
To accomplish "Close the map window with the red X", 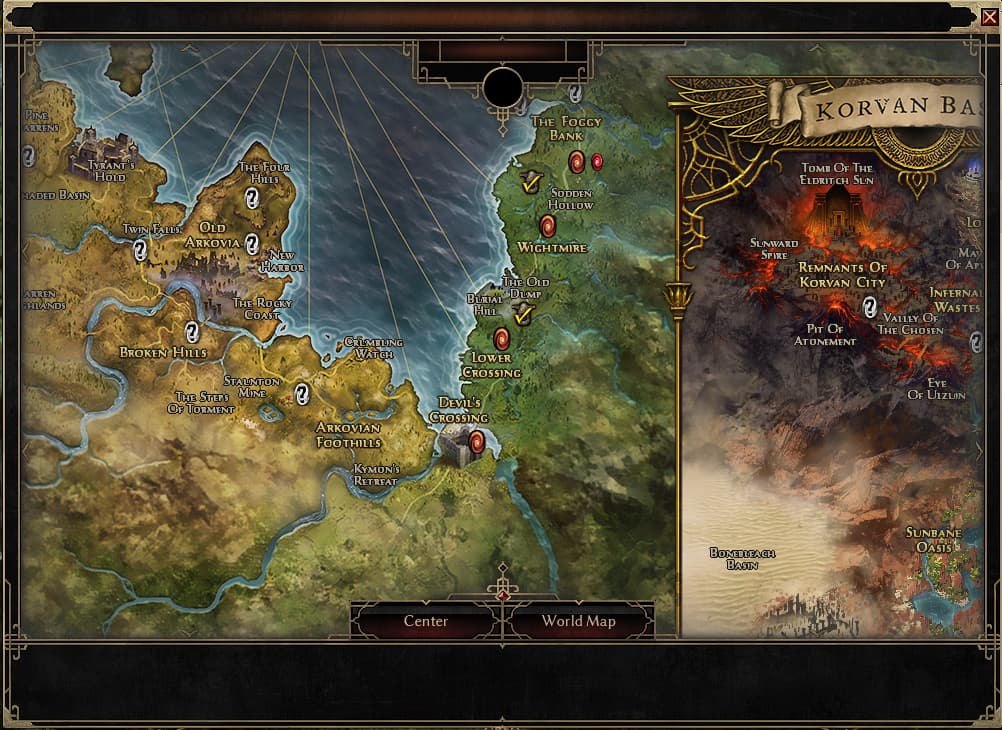I will [989, 15].
